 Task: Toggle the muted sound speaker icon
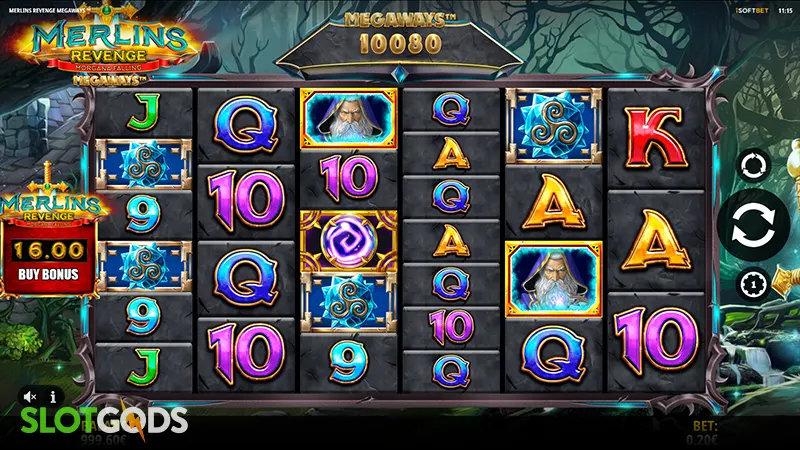click(x=31, y=397)
